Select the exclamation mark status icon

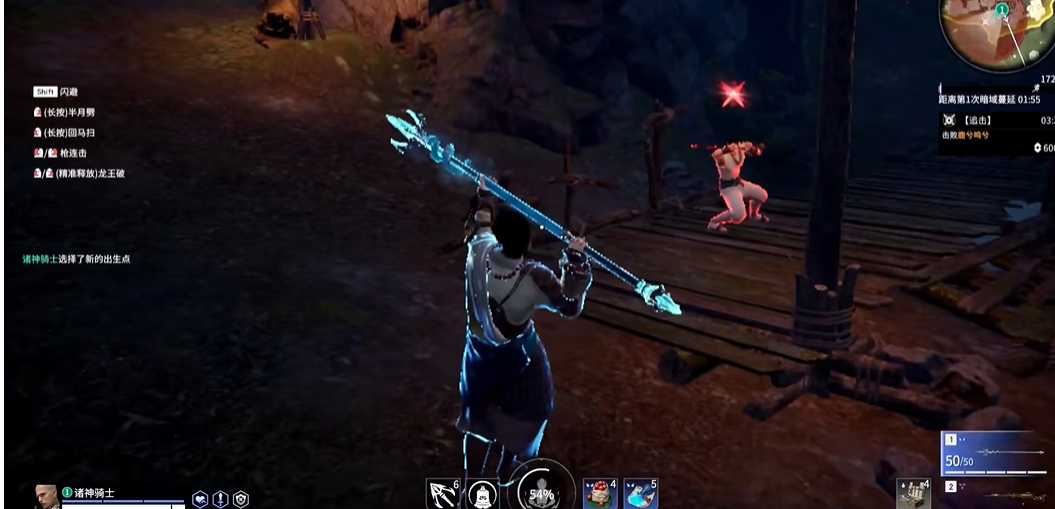coord(220,499)
